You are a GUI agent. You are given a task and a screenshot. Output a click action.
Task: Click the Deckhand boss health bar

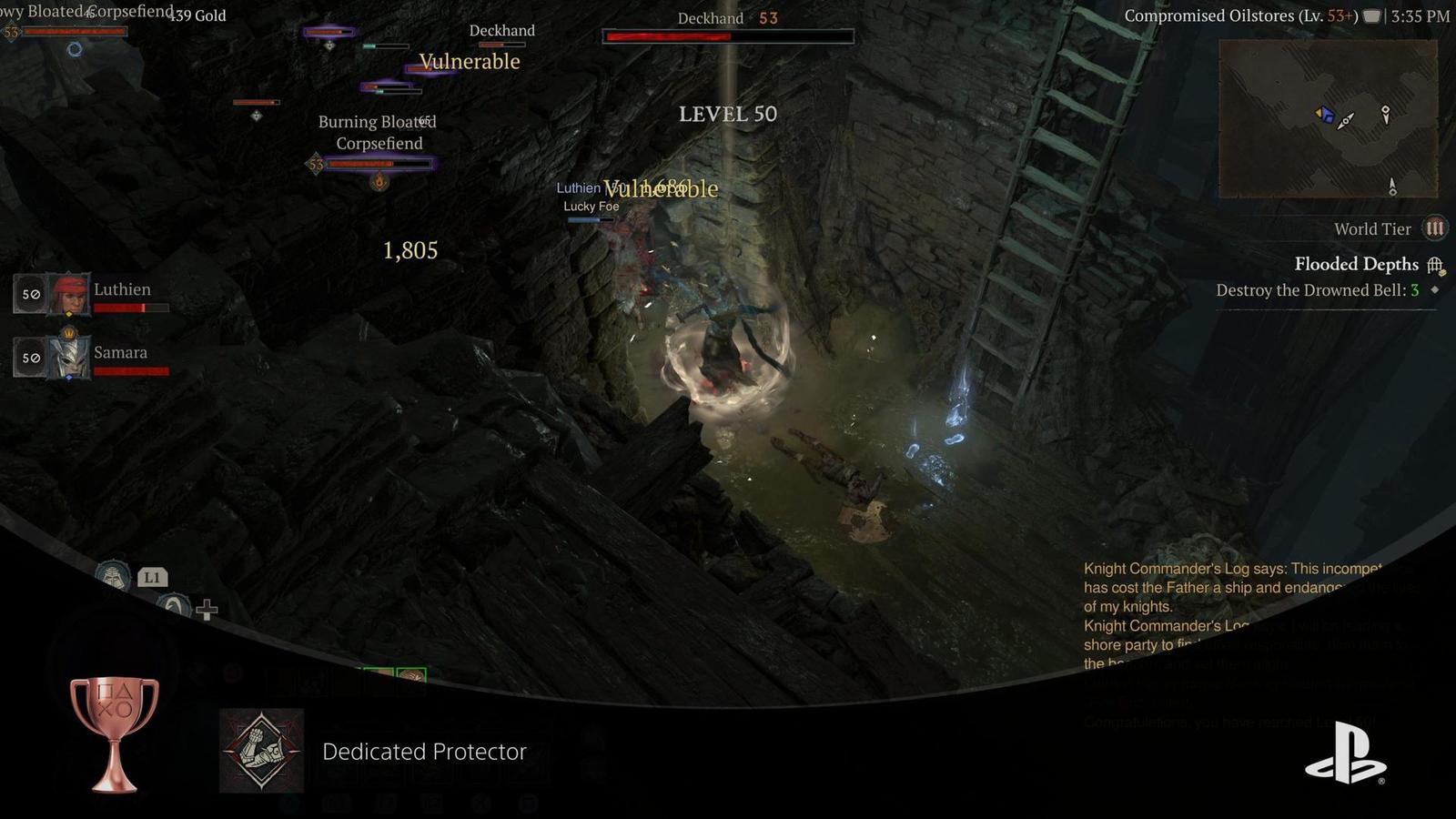728,37
